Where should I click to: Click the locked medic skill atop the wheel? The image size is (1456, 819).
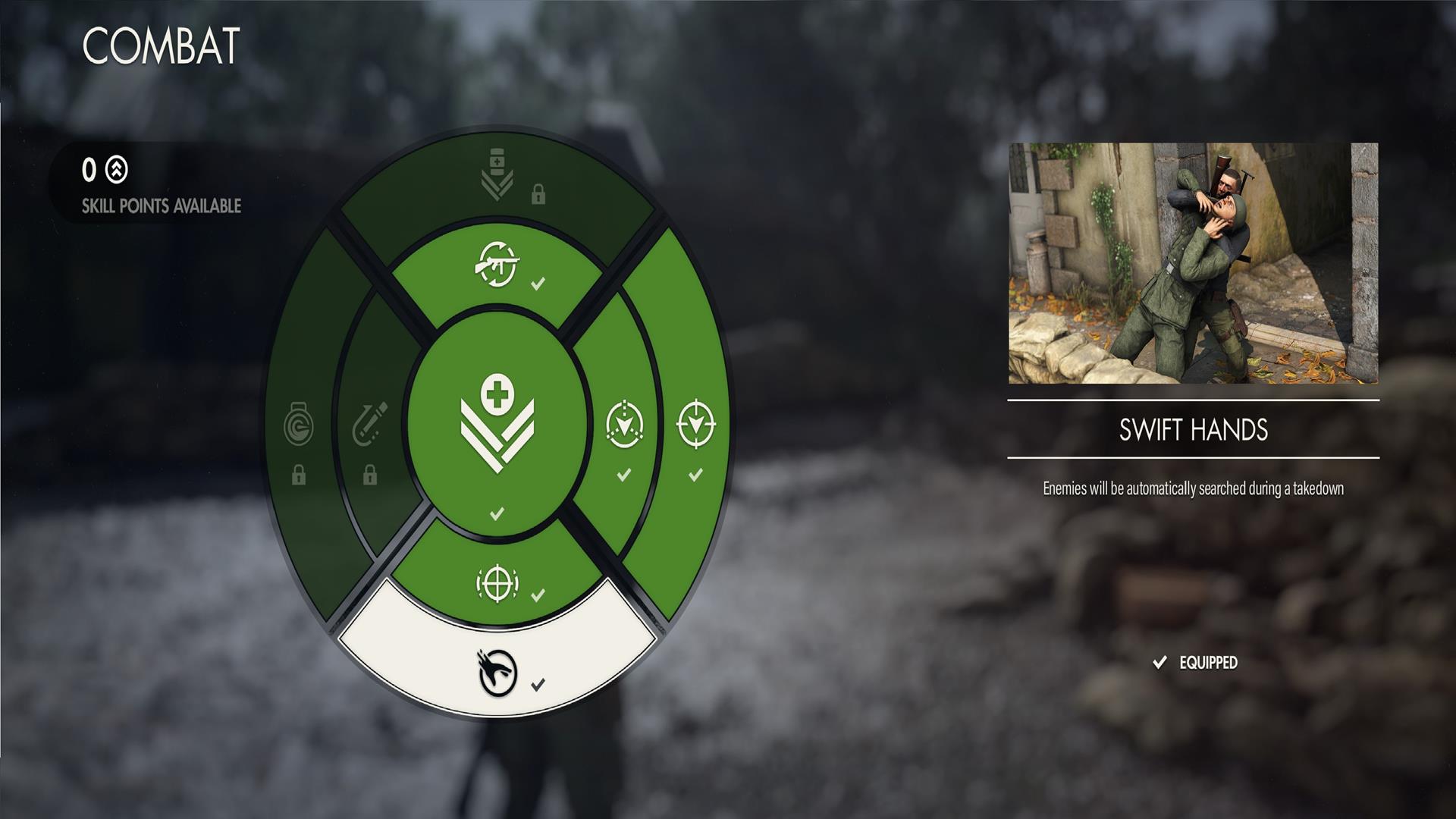[497, 173]
